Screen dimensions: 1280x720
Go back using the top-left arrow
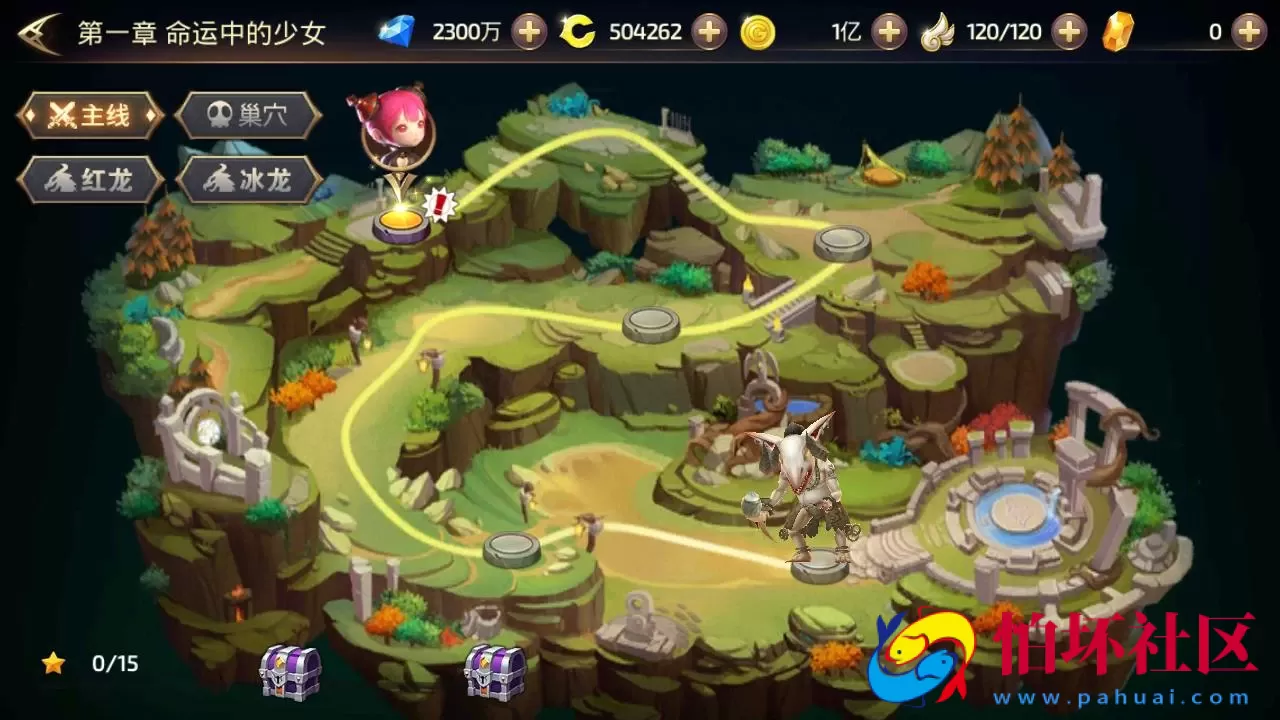pyautogui.click(x=38, y=33)
